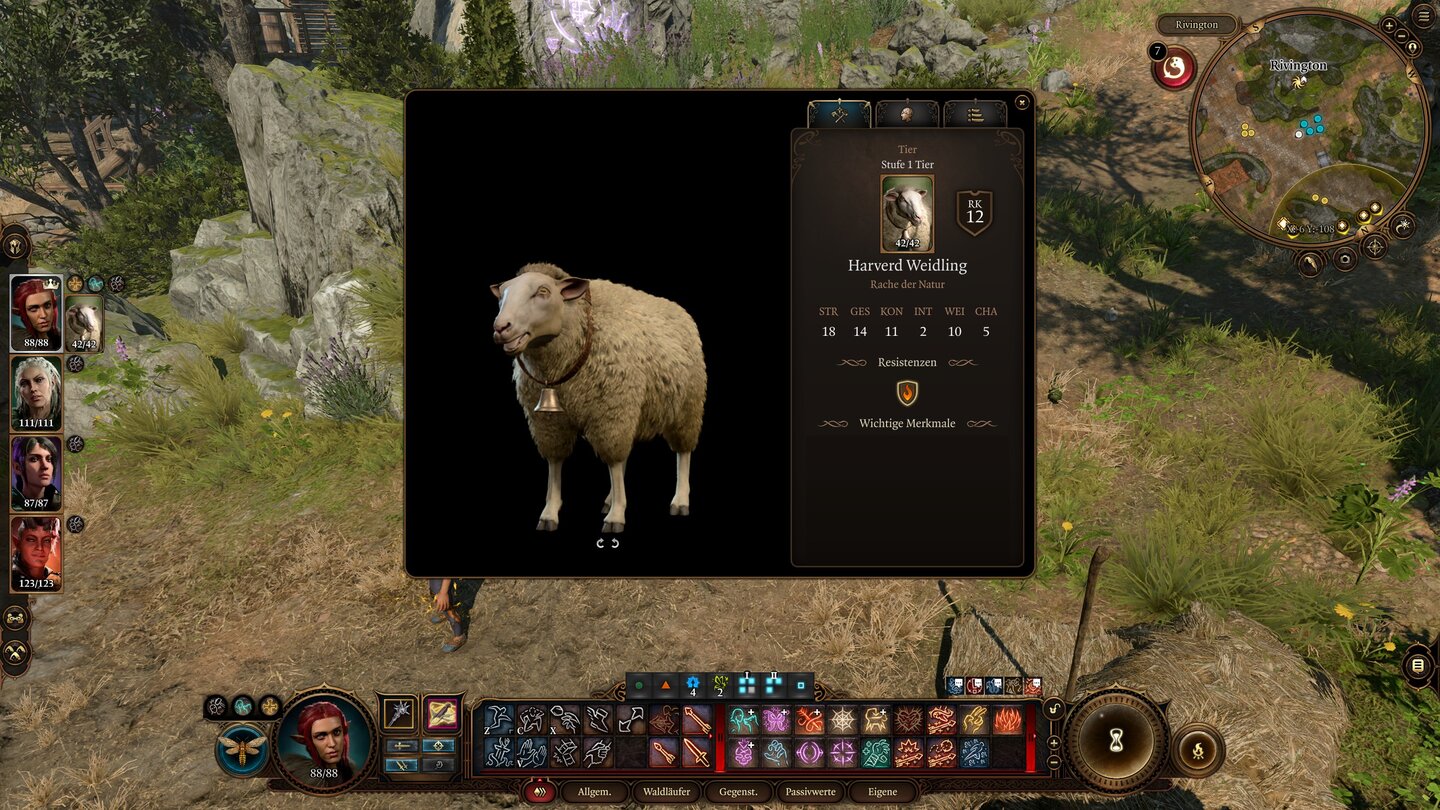Close the sheep examine window
Screen dimensions: 1440x810
click(x=1021, y=102)
